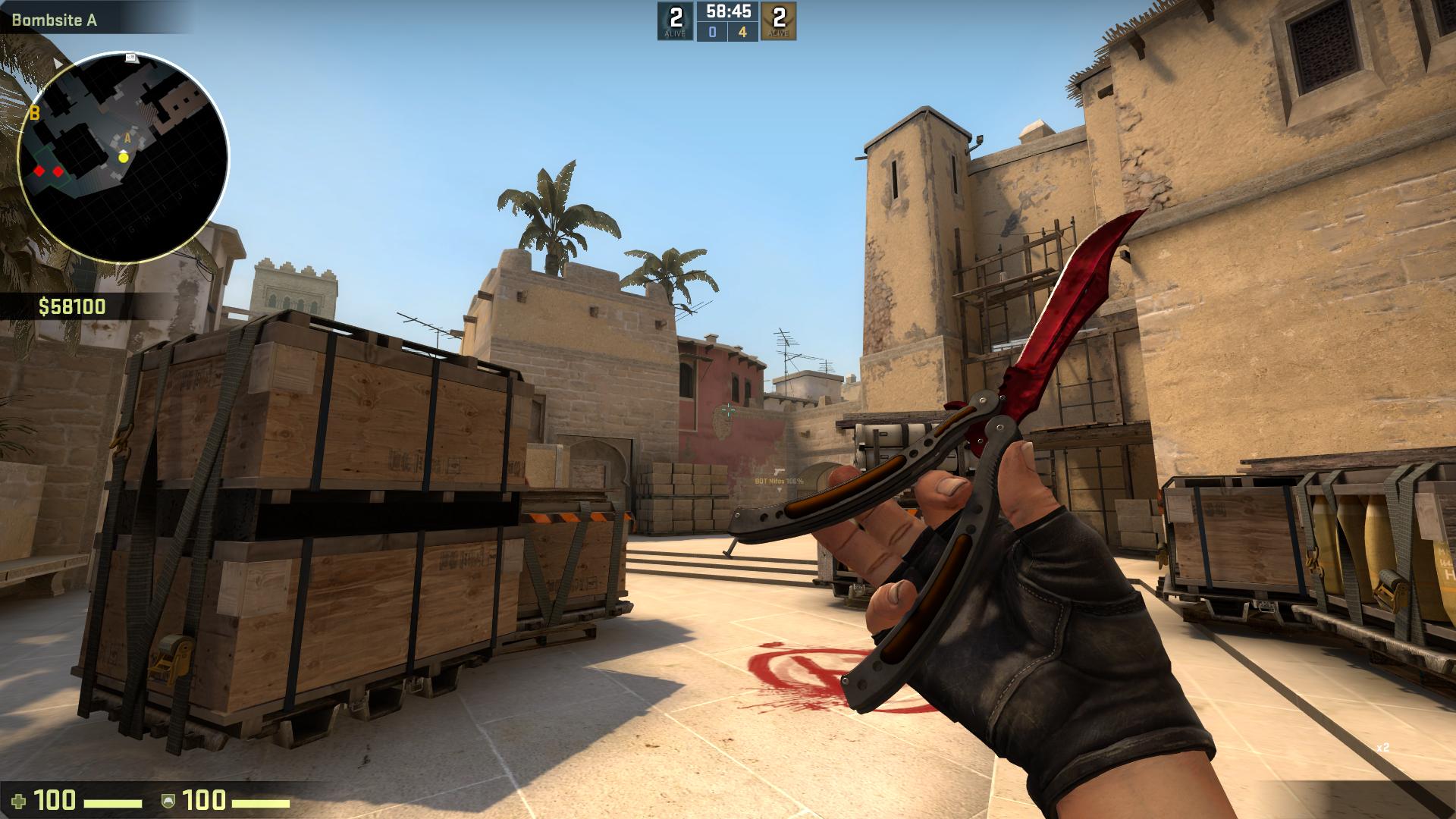The image size is (1456, 819).
Task: Click the ALIVE label under the CT score
Action: (676, 33)
